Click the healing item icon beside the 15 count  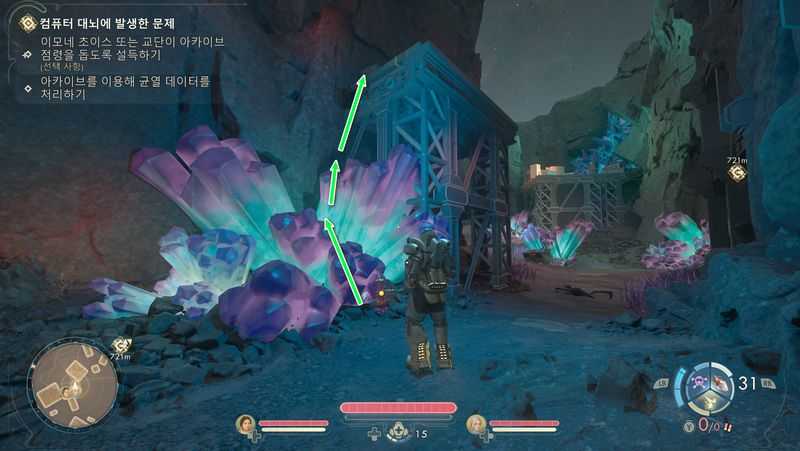tap(397, 432)
